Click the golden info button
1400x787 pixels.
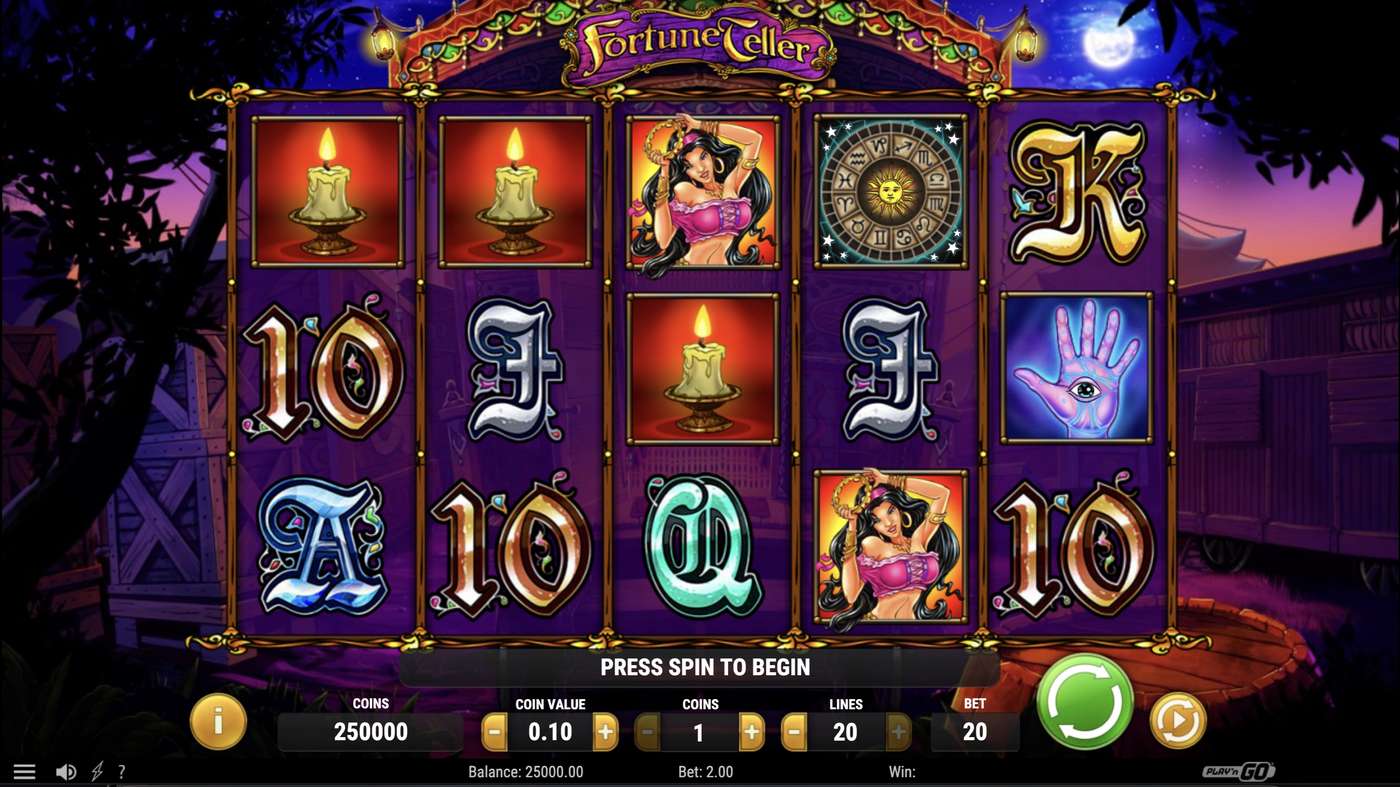click(x=218, y=720)
